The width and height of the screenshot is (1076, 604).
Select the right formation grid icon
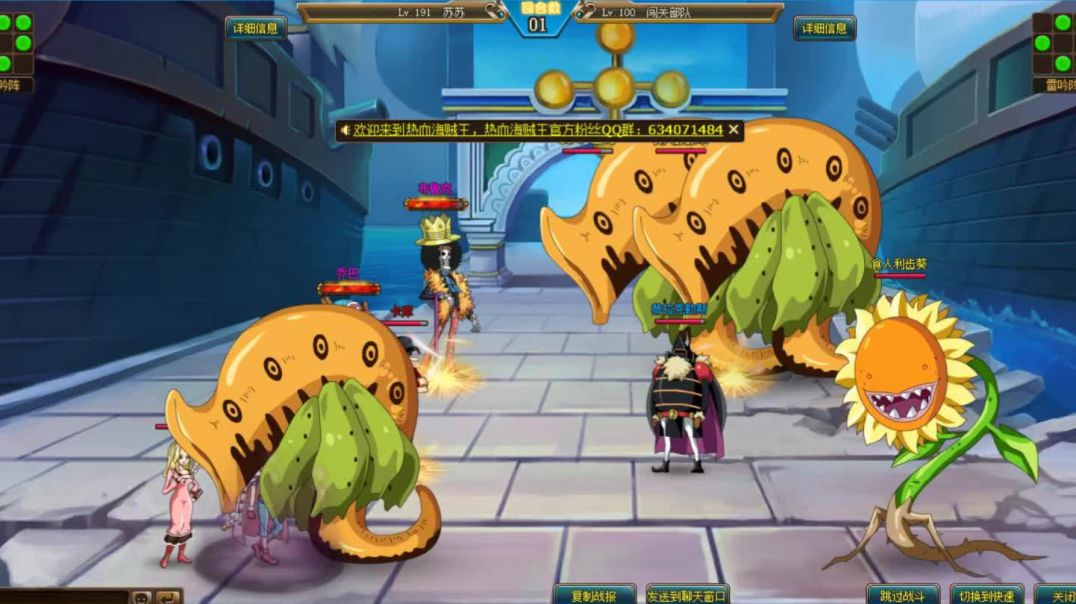[1053, 43]
